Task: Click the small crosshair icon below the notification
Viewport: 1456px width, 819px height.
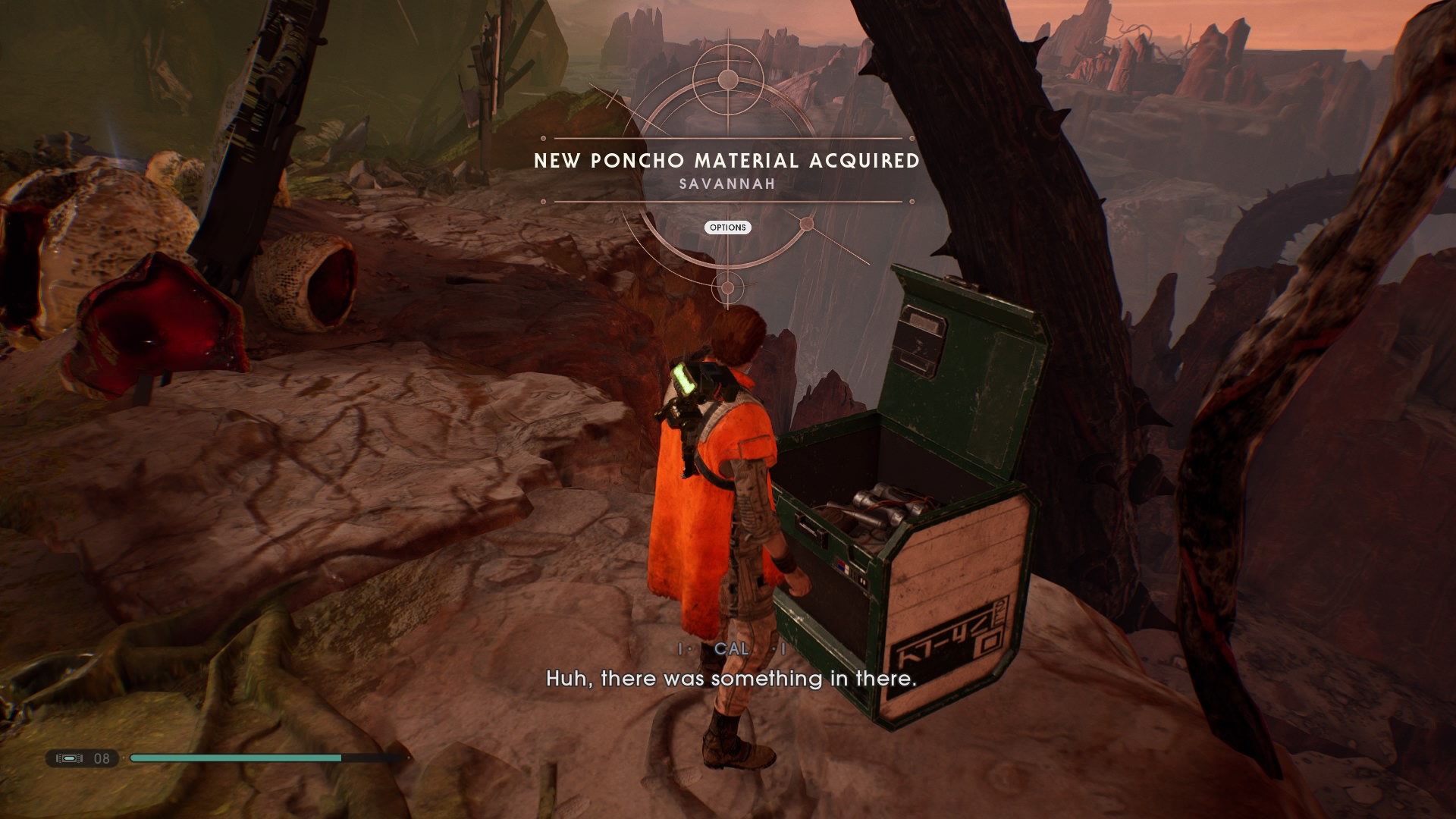Action: pos(726,288)
